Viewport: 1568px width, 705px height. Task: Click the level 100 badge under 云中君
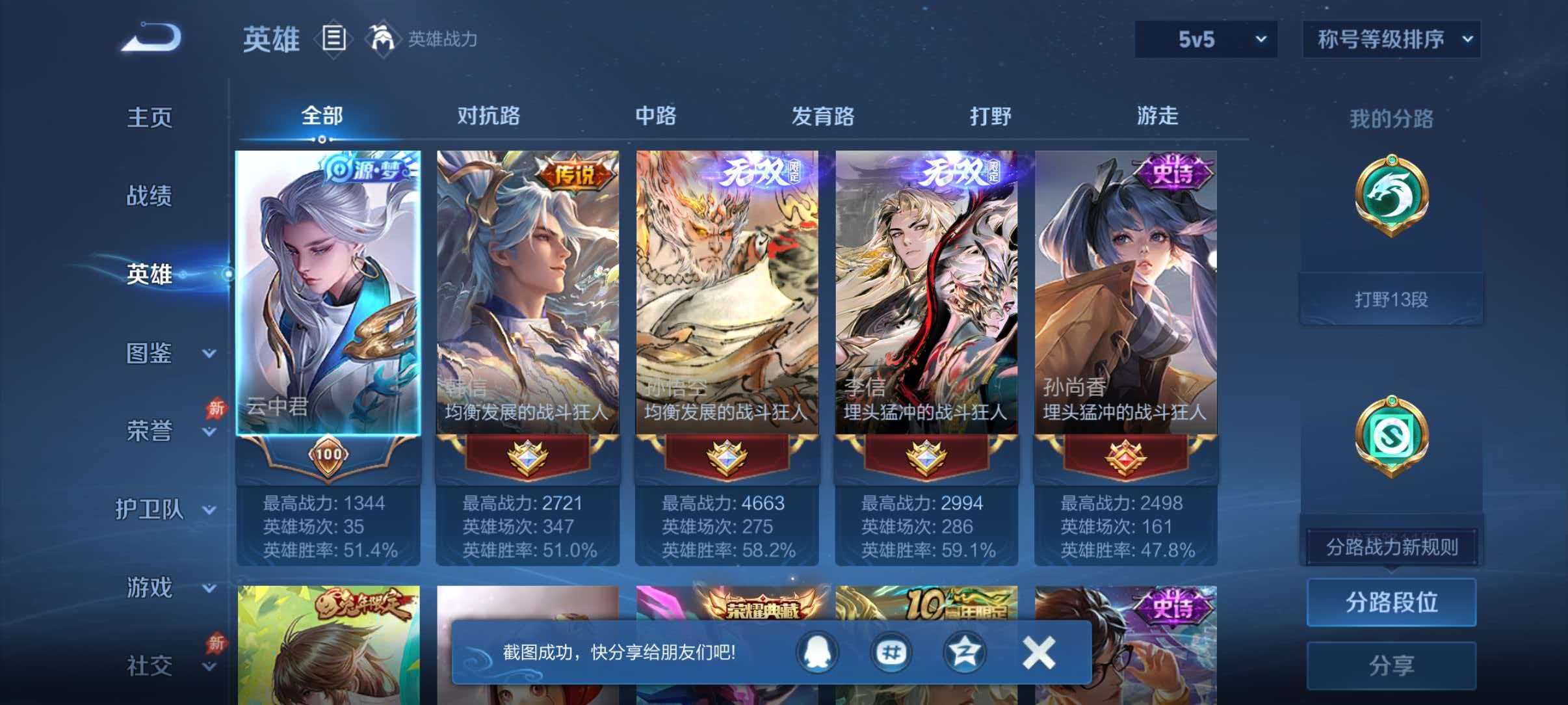pyautogui.click(x=328, y=455)
